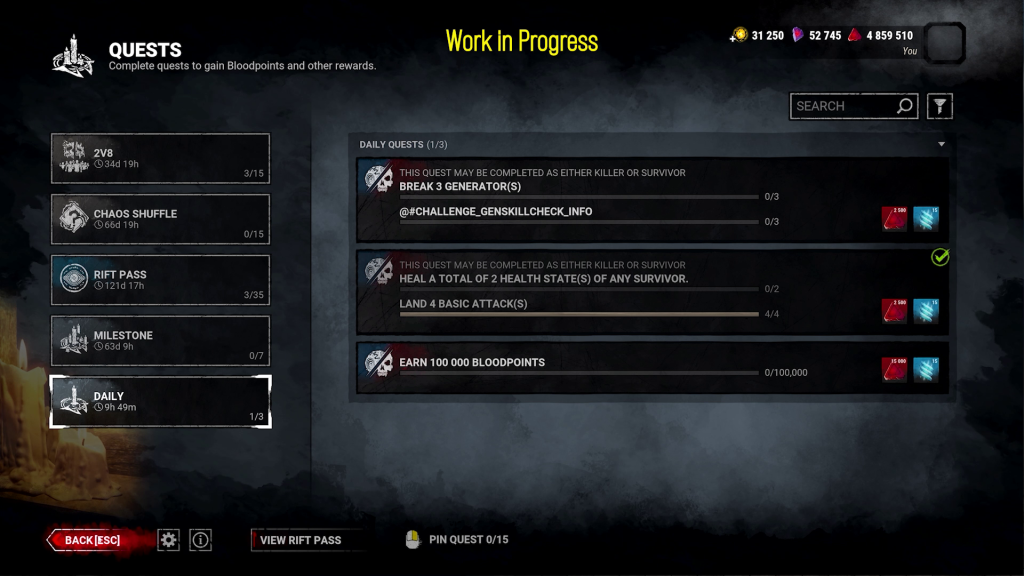Show the Milestone quests
Viewport: 1024px width, 576px height.
click(160, 341)
